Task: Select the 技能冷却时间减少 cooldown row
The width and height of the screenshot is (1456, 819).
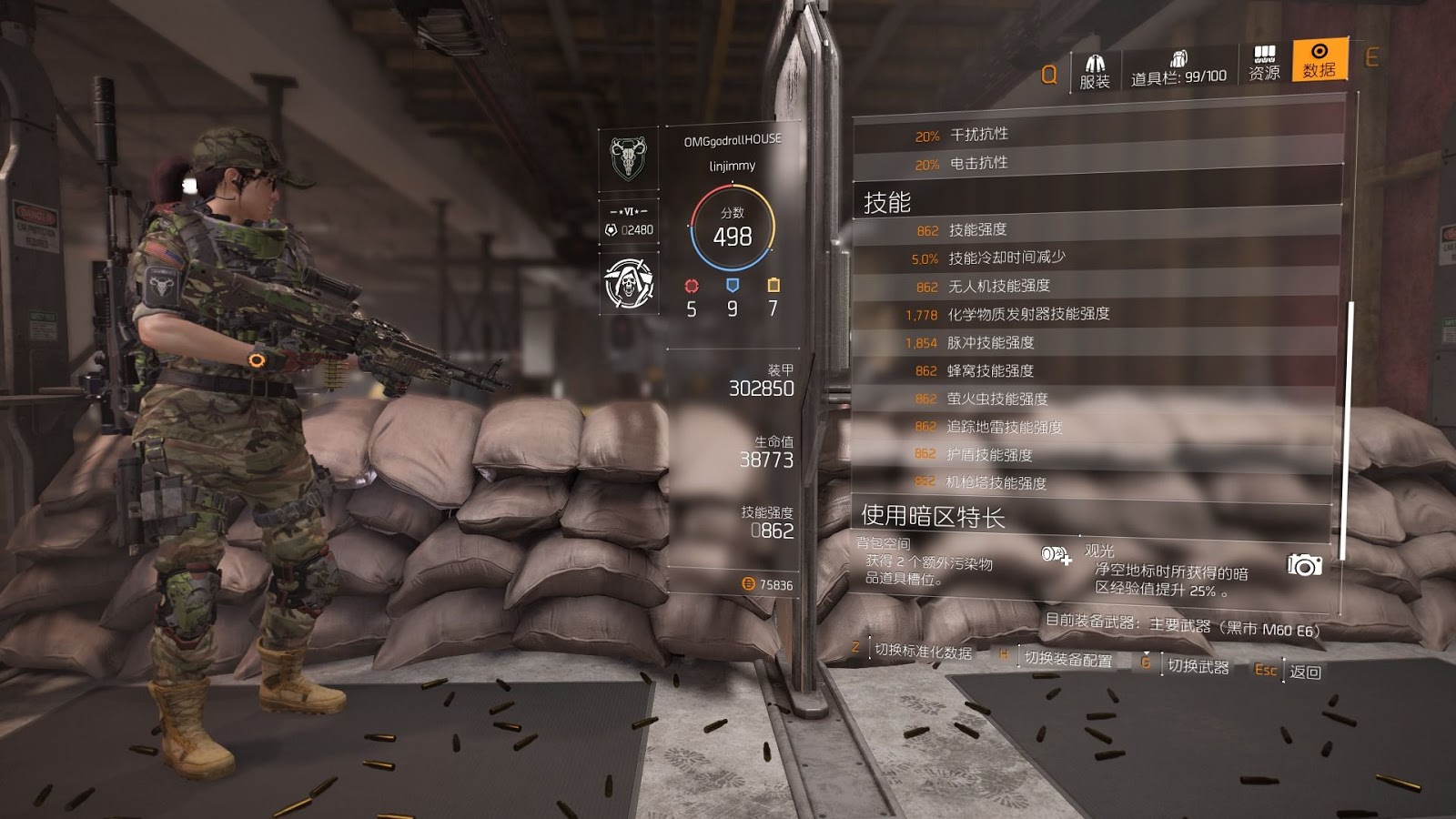Action: [x=1095, y=258]
